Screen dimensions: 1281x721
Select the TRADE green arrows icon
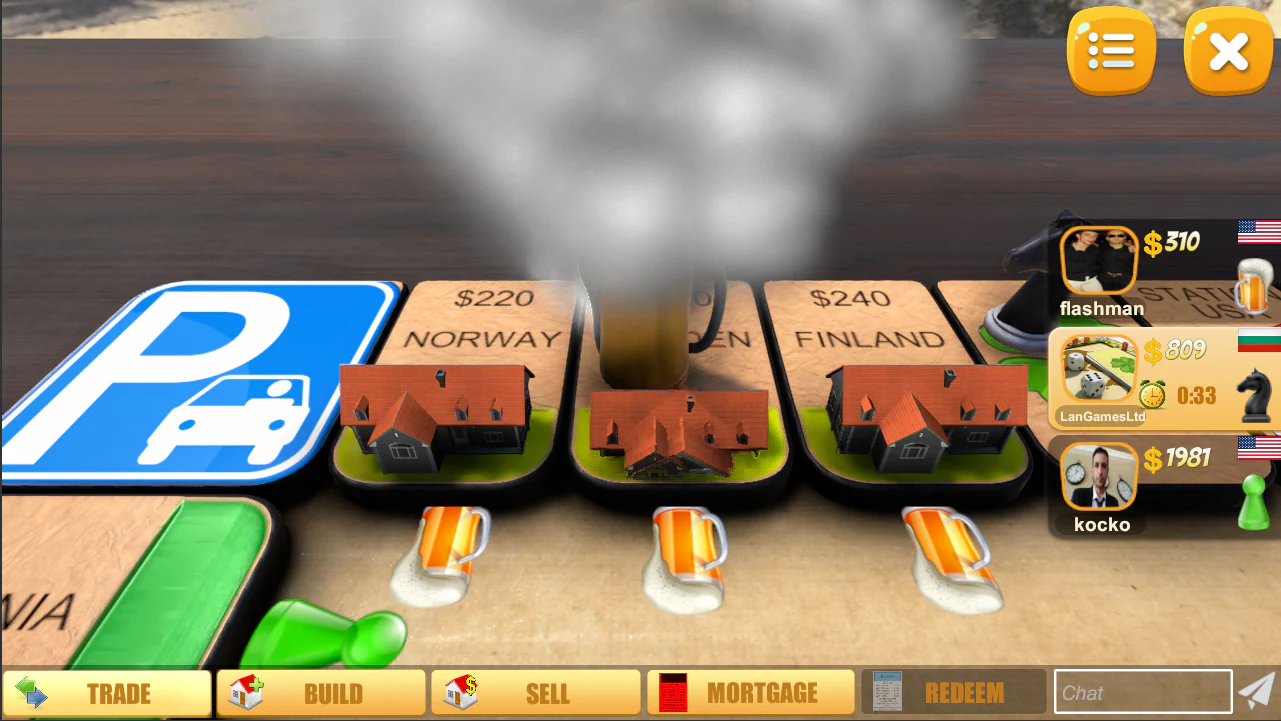pyautogui.click(x=32, y=692)
